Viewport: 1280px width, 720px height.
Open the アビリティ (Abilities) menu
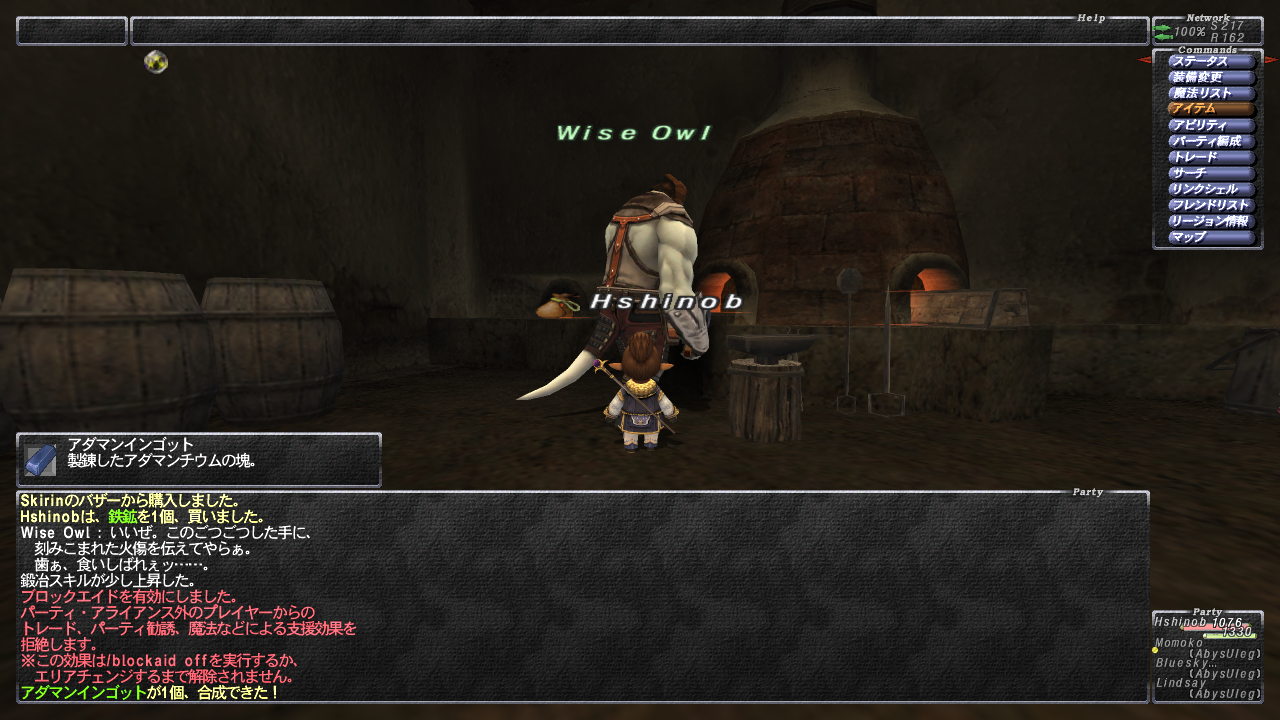1211,126
